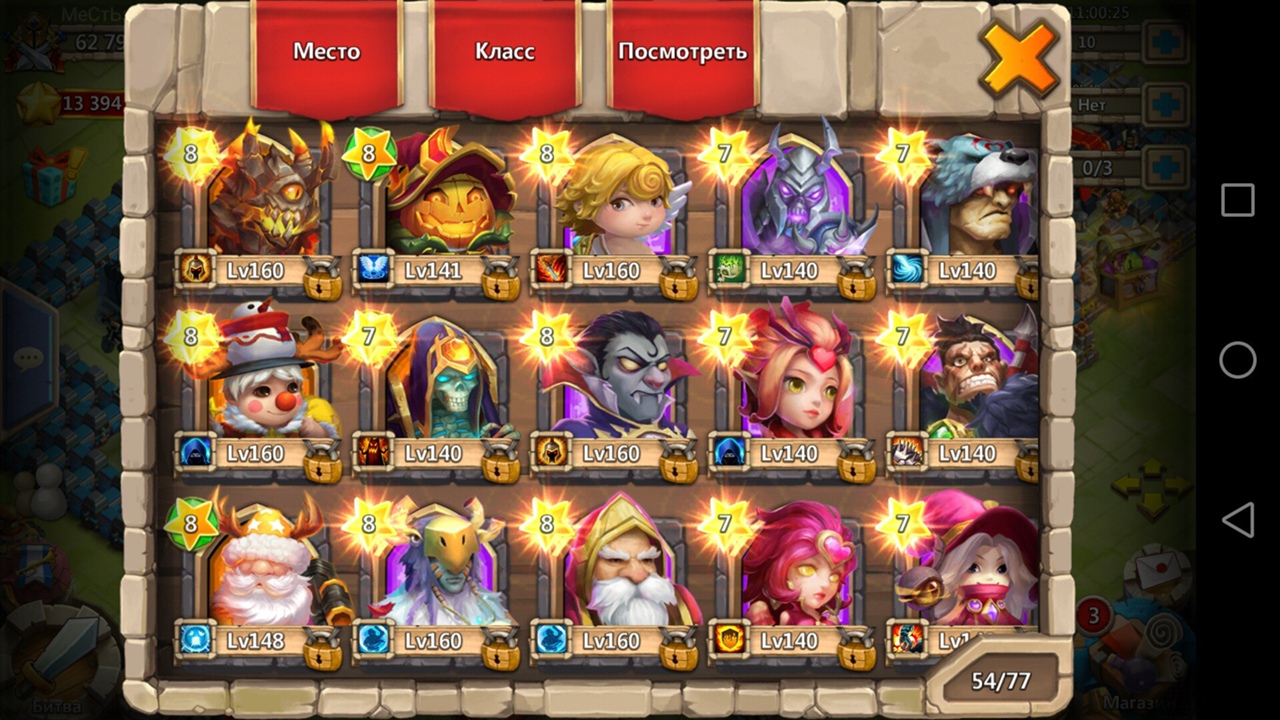Select the wolf-hooded warrior hero
Image resolution: width=1280 pixels, height=720 pixels.
[x=975, y=195]
